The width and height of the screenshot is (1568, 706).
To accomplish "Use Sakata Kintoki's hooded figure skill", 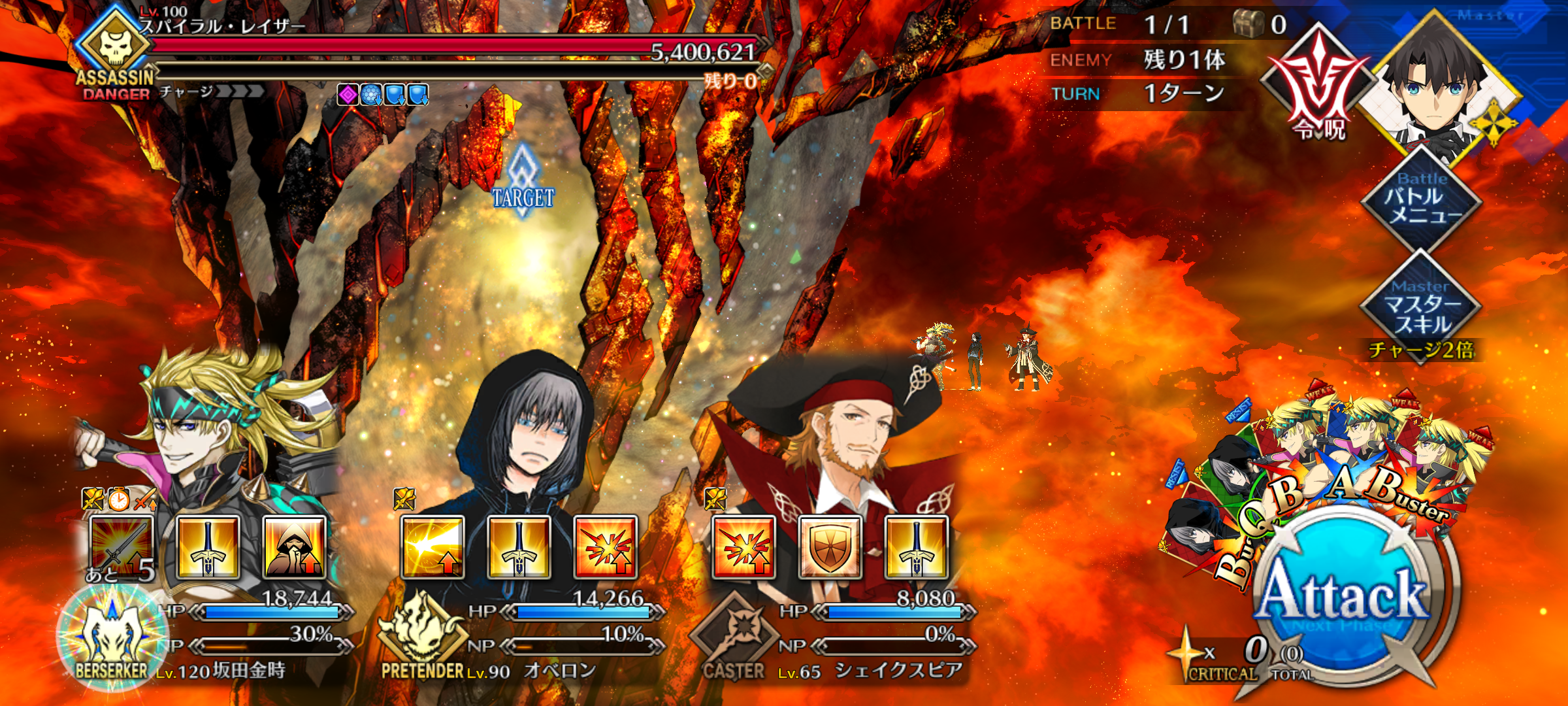I will tap(294, 547).
